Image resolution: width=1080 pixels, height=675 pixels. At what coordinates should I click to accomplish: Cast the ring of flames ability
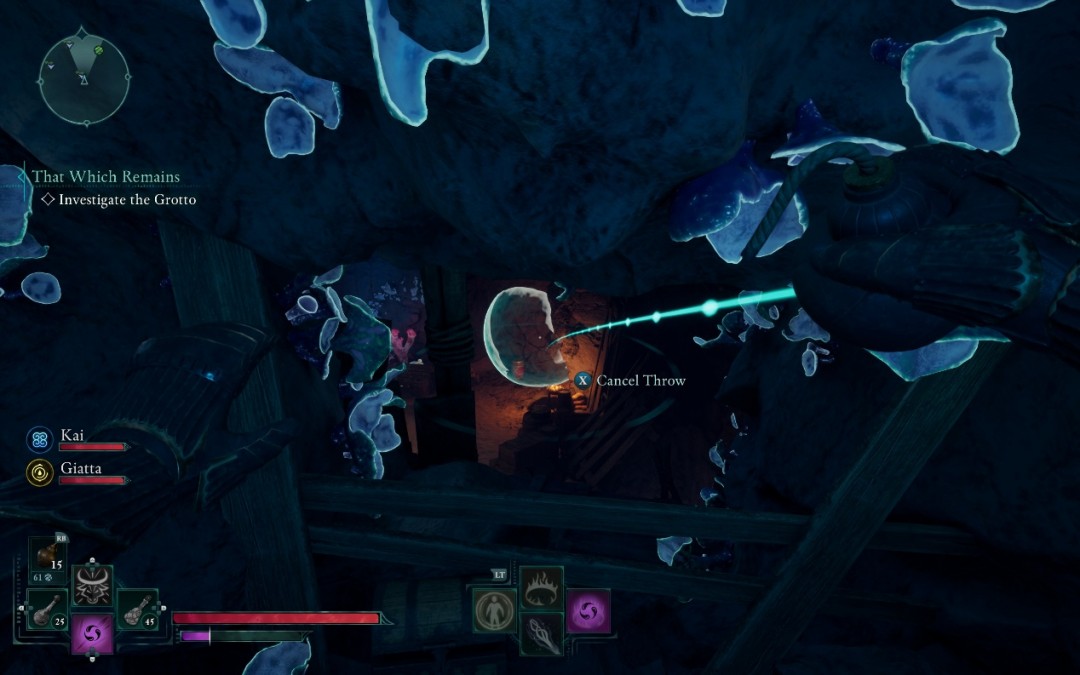[541, 587]
